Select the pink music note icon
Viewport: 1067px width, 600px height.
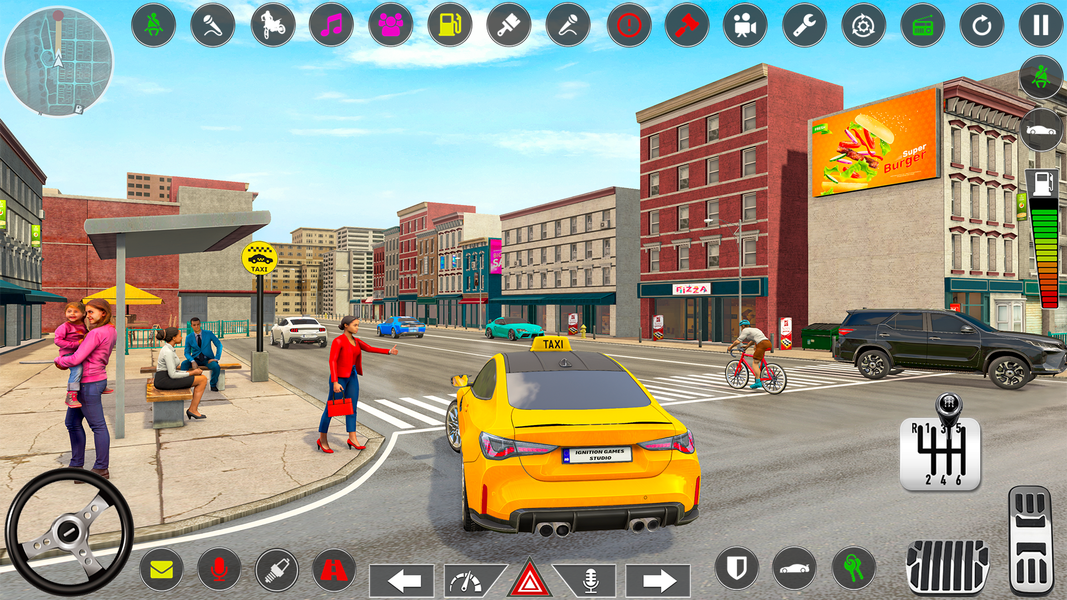coord(331,26)
